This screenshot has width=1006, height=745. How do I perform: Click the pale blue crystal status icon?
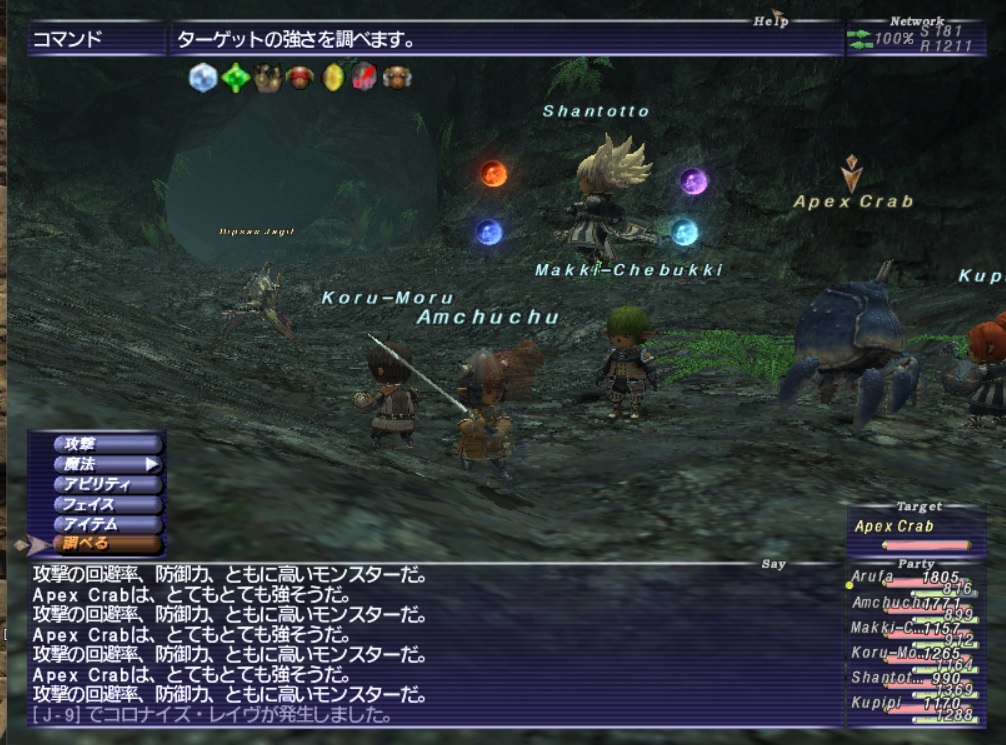coord(203,78)
